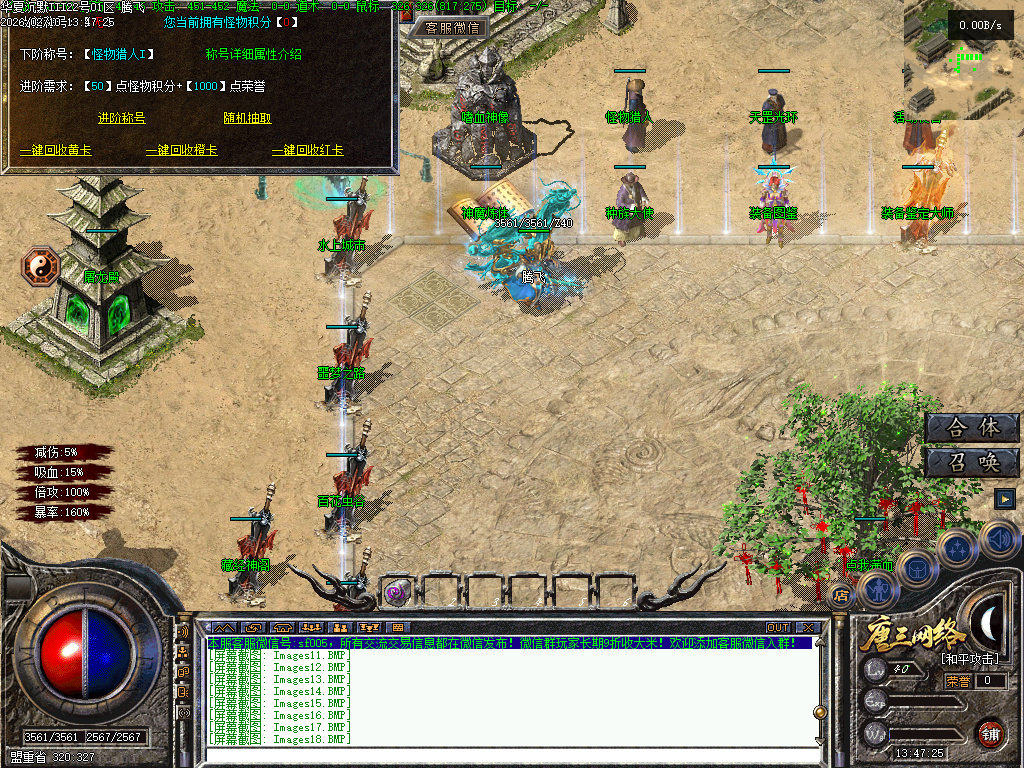Select 一键回收黄卡 yellow card recycle
The width and height of the screenshot is (1024, 768).
pos(56,151)
